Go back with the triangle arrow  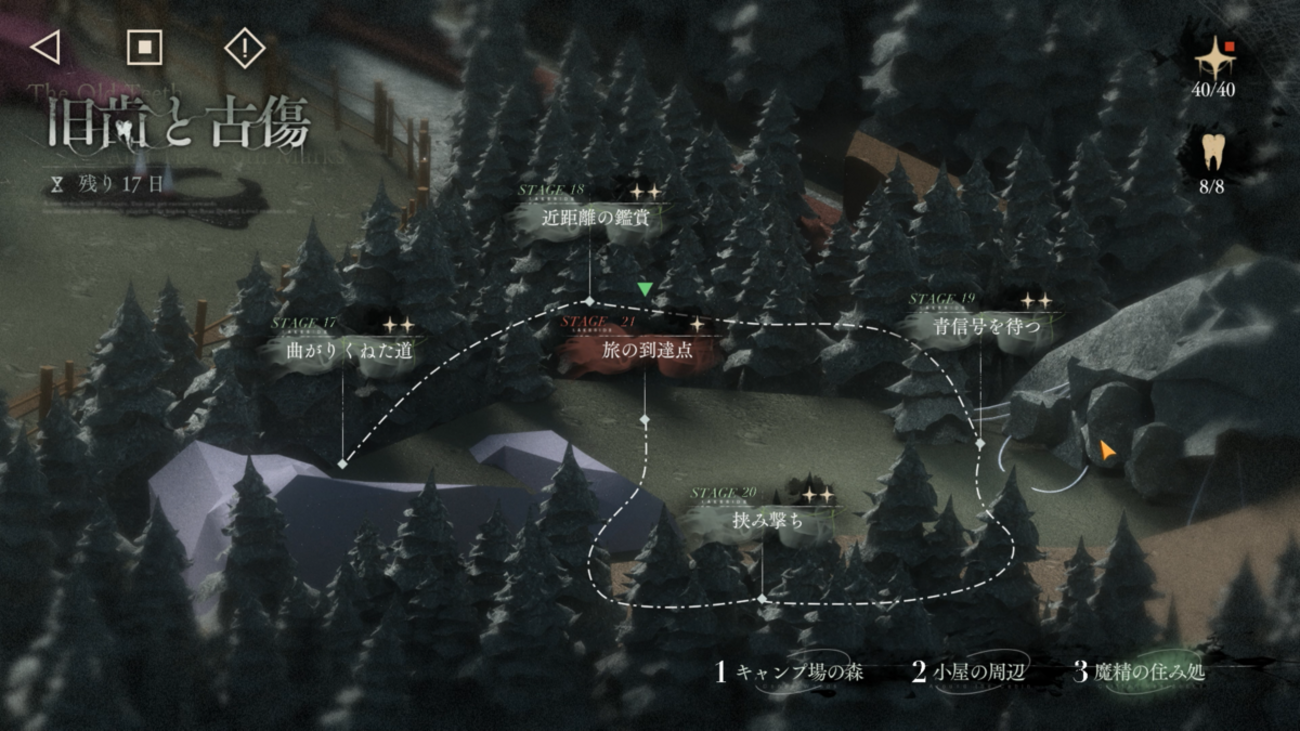point(45,47)
